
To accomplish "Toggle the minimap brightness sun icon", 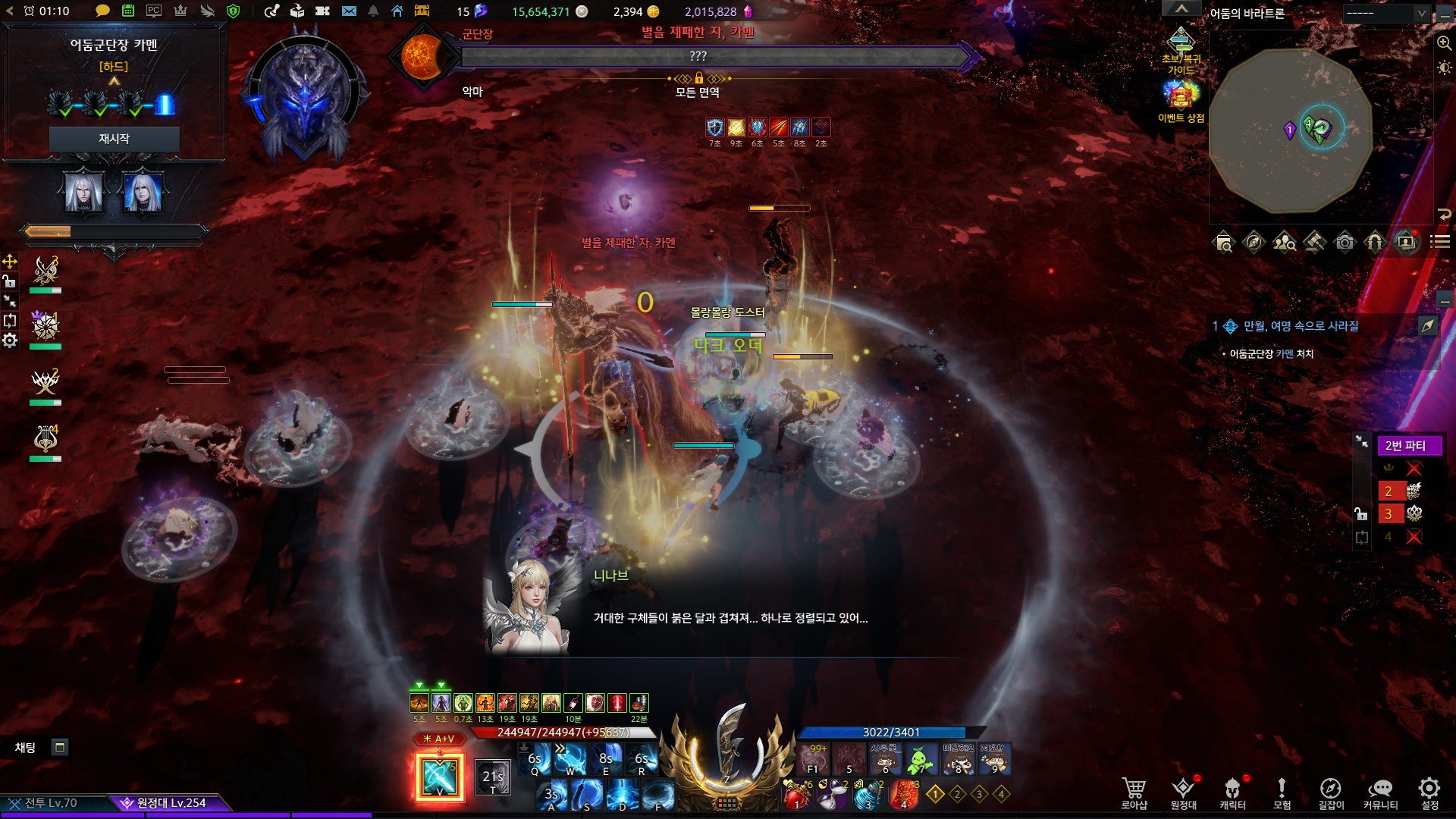I will (x=1444, y=67).
